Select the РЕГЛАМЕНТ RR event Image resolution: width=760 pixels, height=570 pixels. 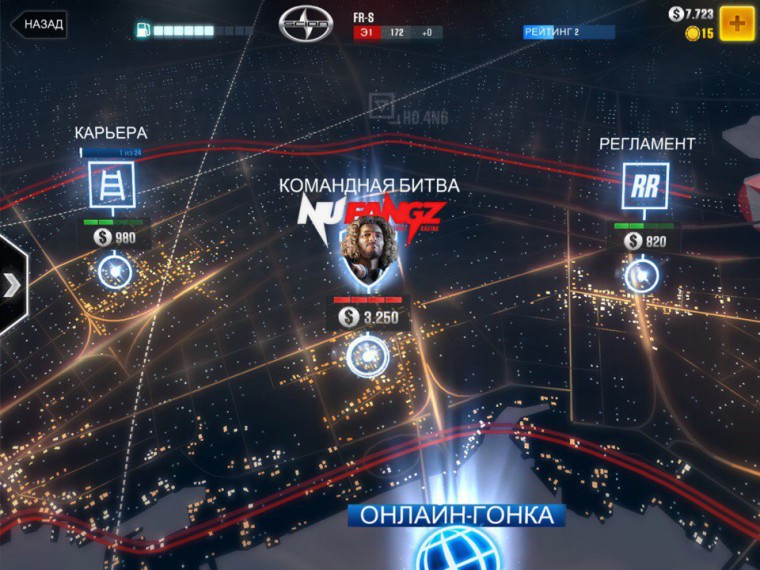(645, 186)
